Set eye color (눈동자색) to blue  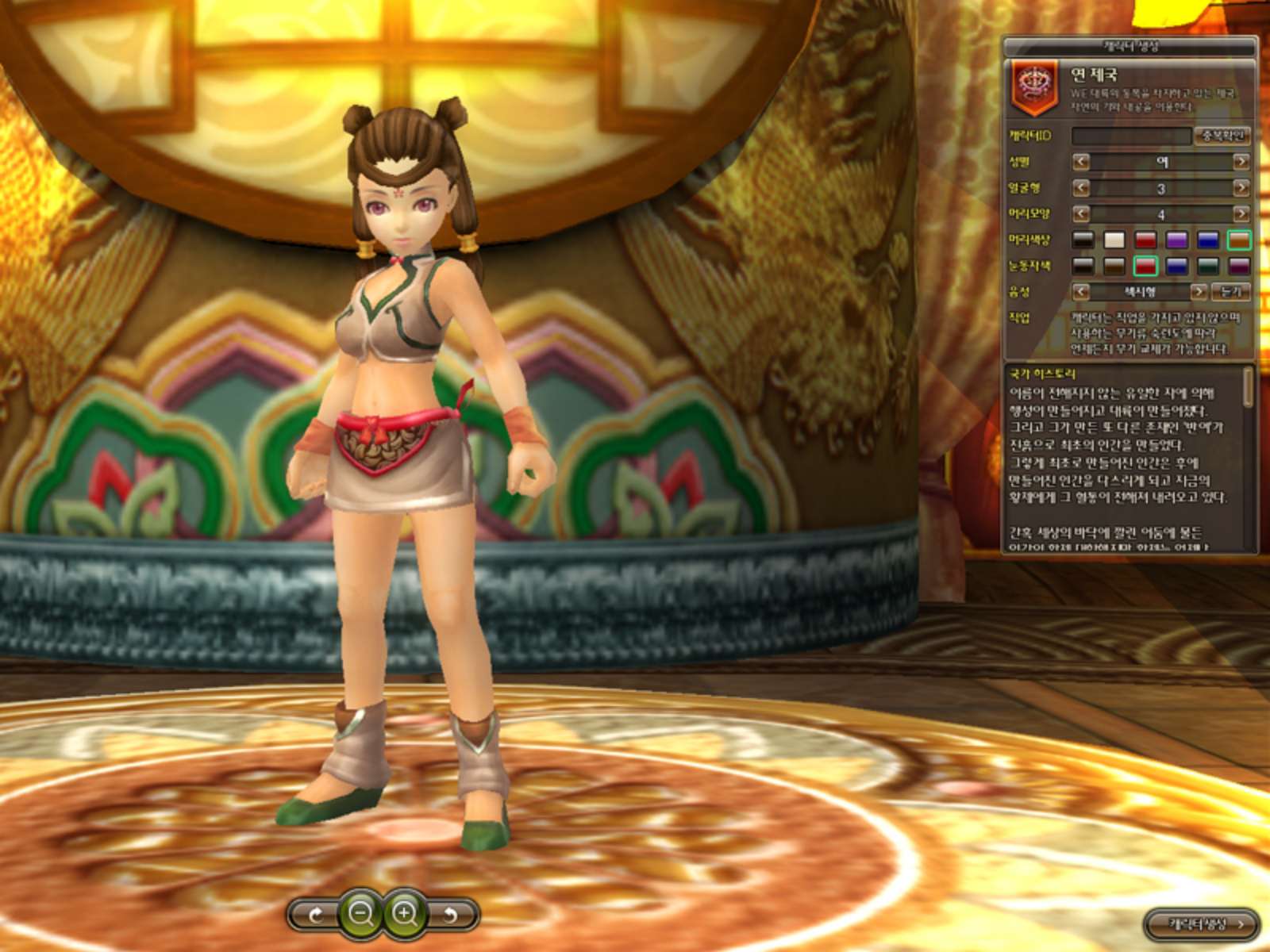1176,266
